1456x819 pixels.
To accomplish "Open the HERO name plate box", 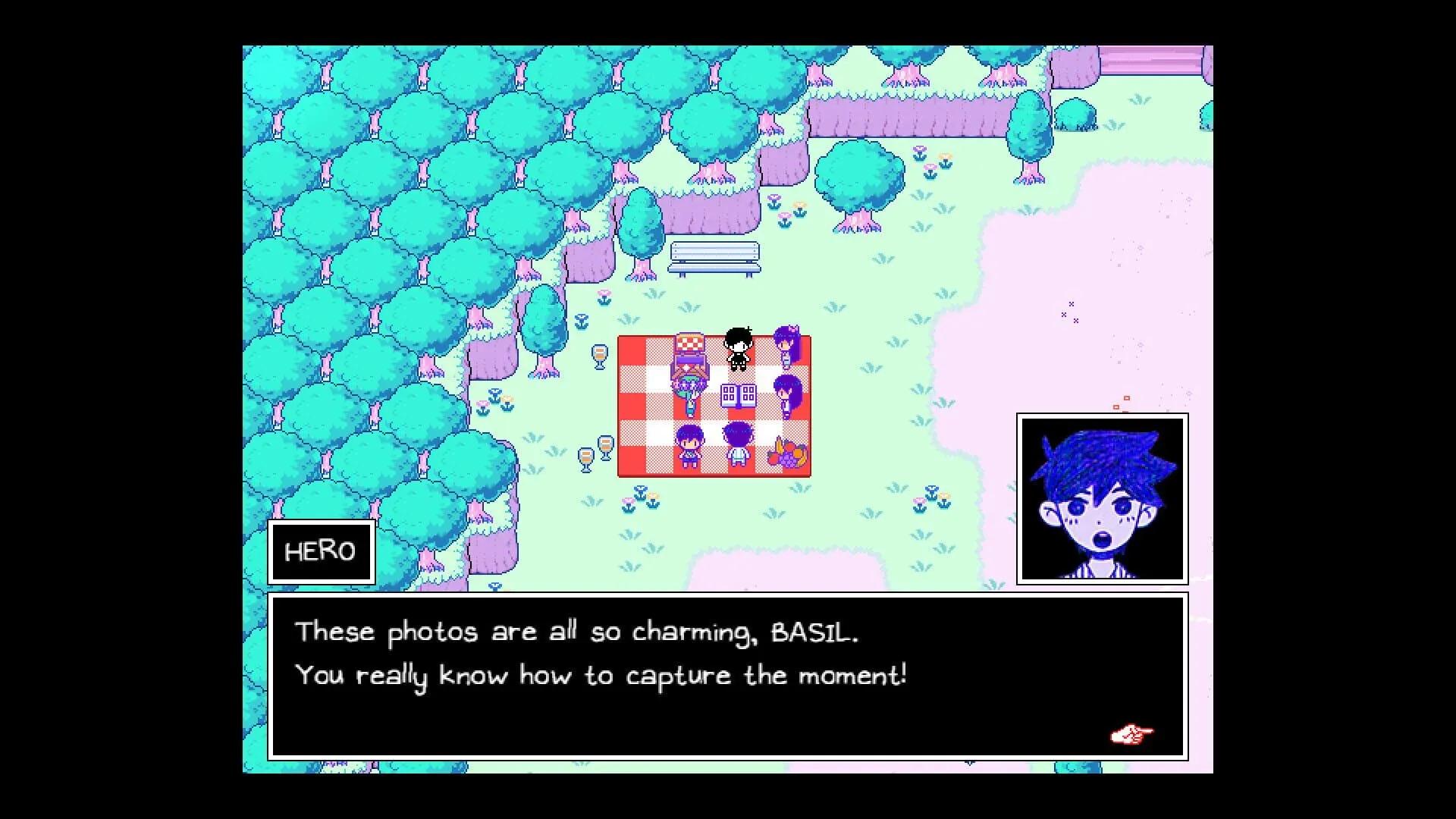I will coord(320,551).
